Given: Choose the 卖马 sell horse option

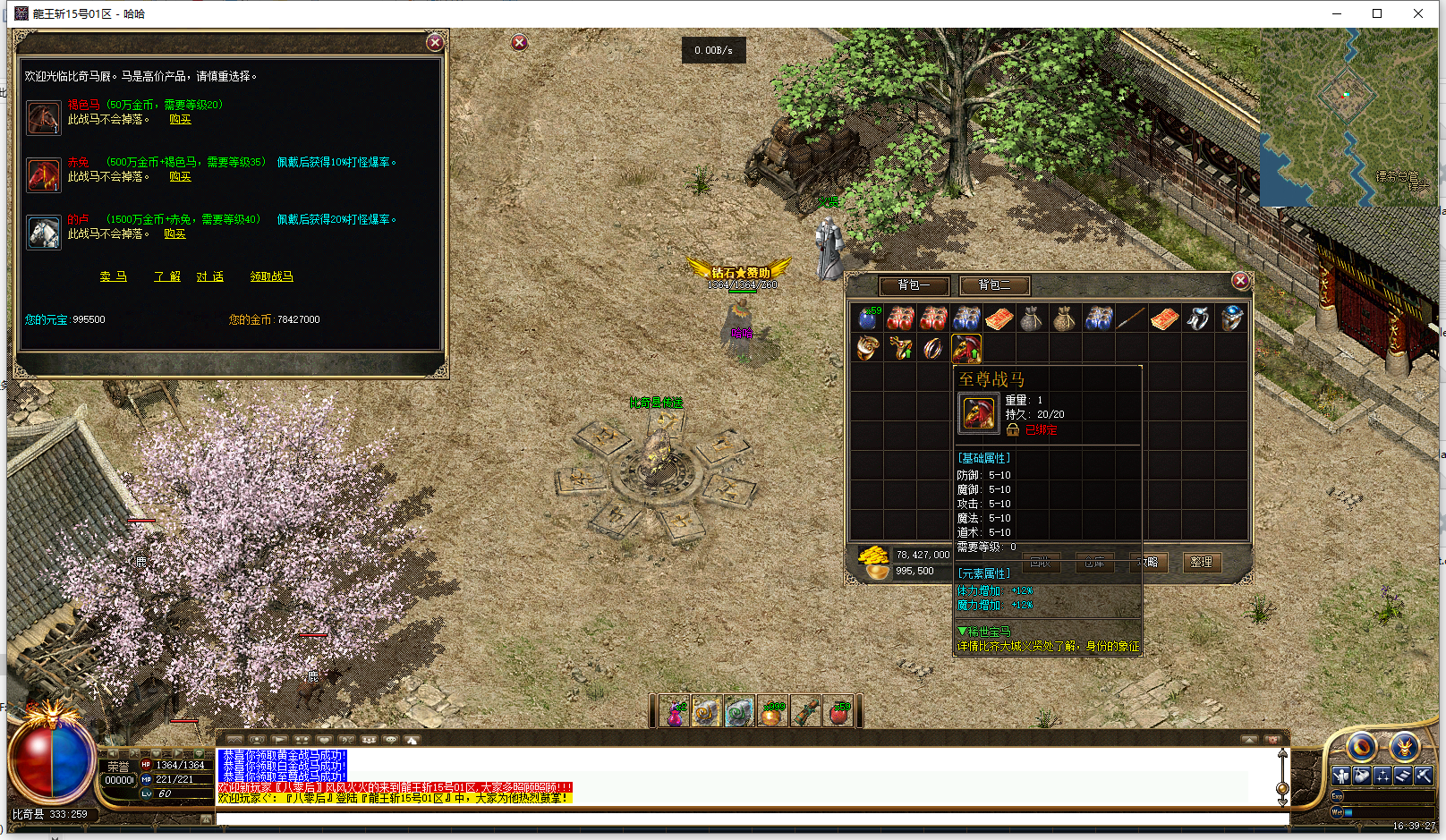Looking at the screenshot, I should click(x=113, y=276).
